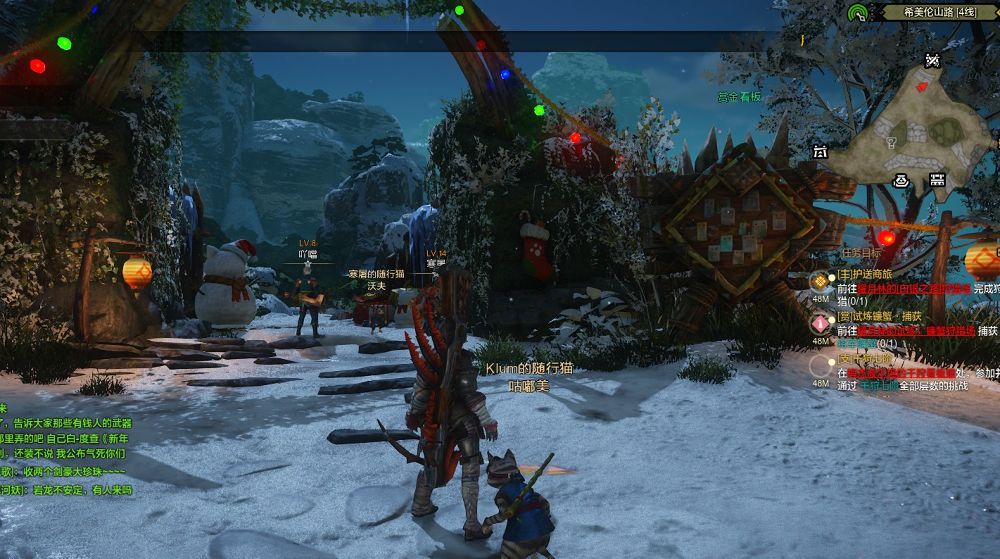Select the question mark marker on minimap
The image size is (1000, 559).
coord(891,142)
